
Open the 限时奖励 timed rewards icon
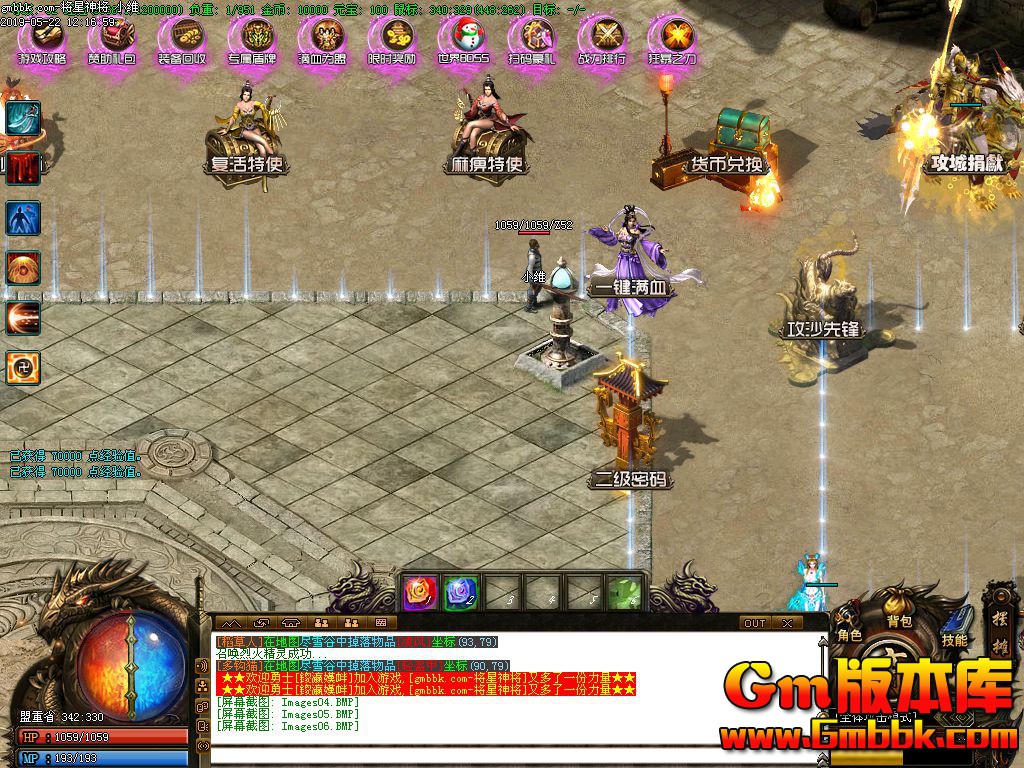(x=392, y=41)
